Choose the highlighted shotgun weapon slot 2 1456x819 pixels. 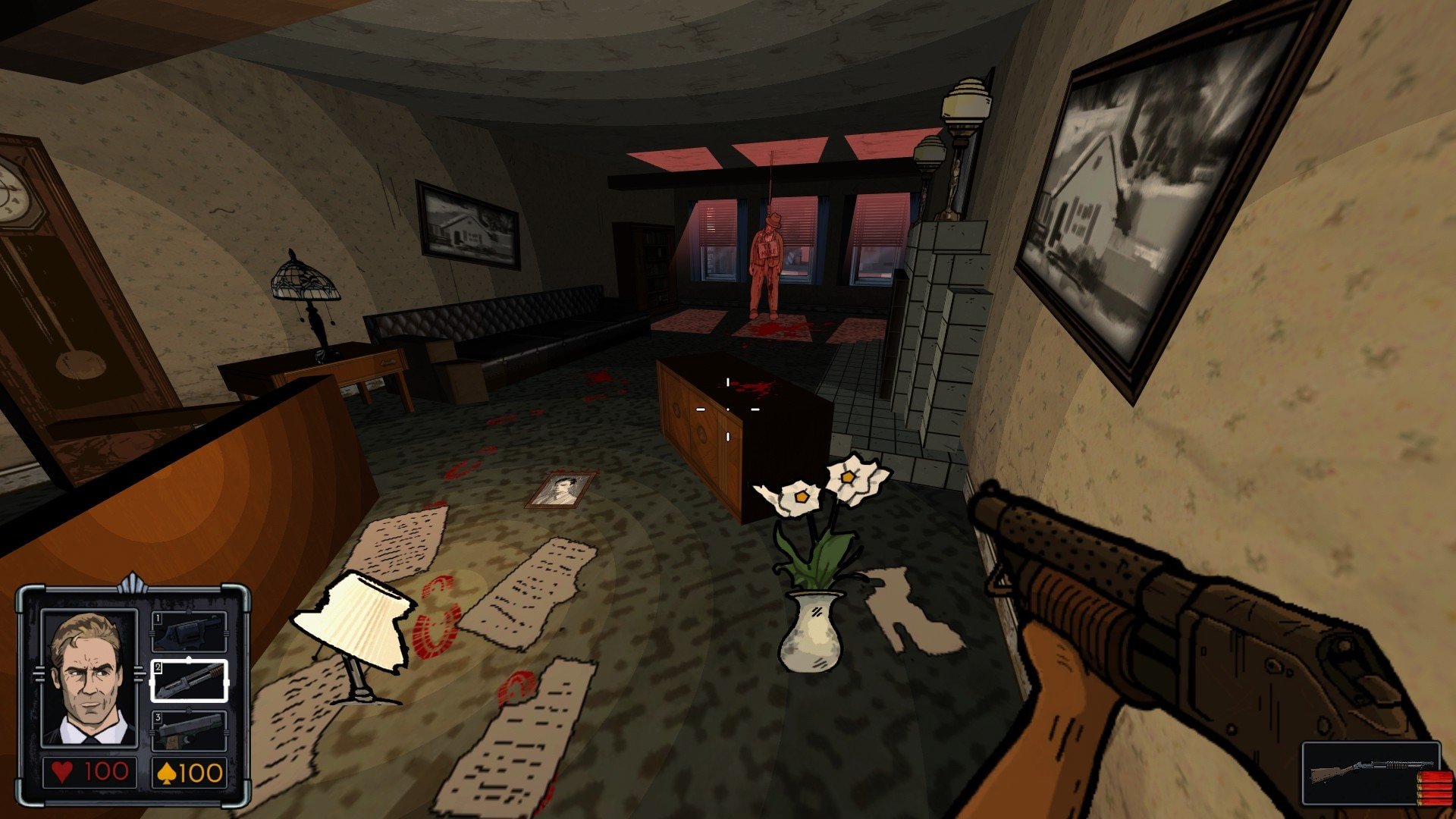189,680
